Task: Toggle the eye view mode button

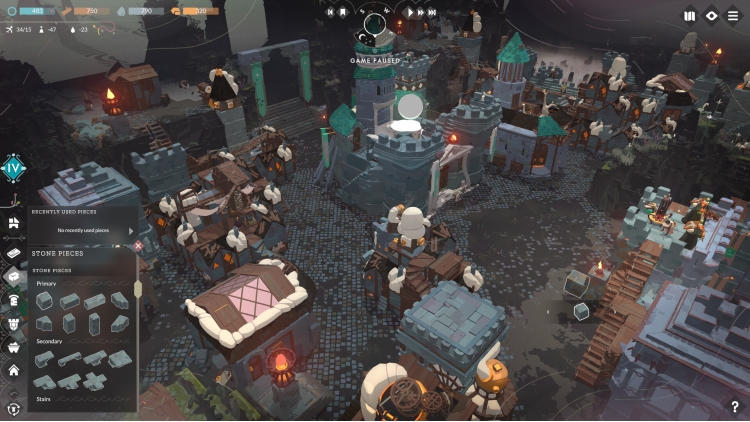Action: pos(711,15)
